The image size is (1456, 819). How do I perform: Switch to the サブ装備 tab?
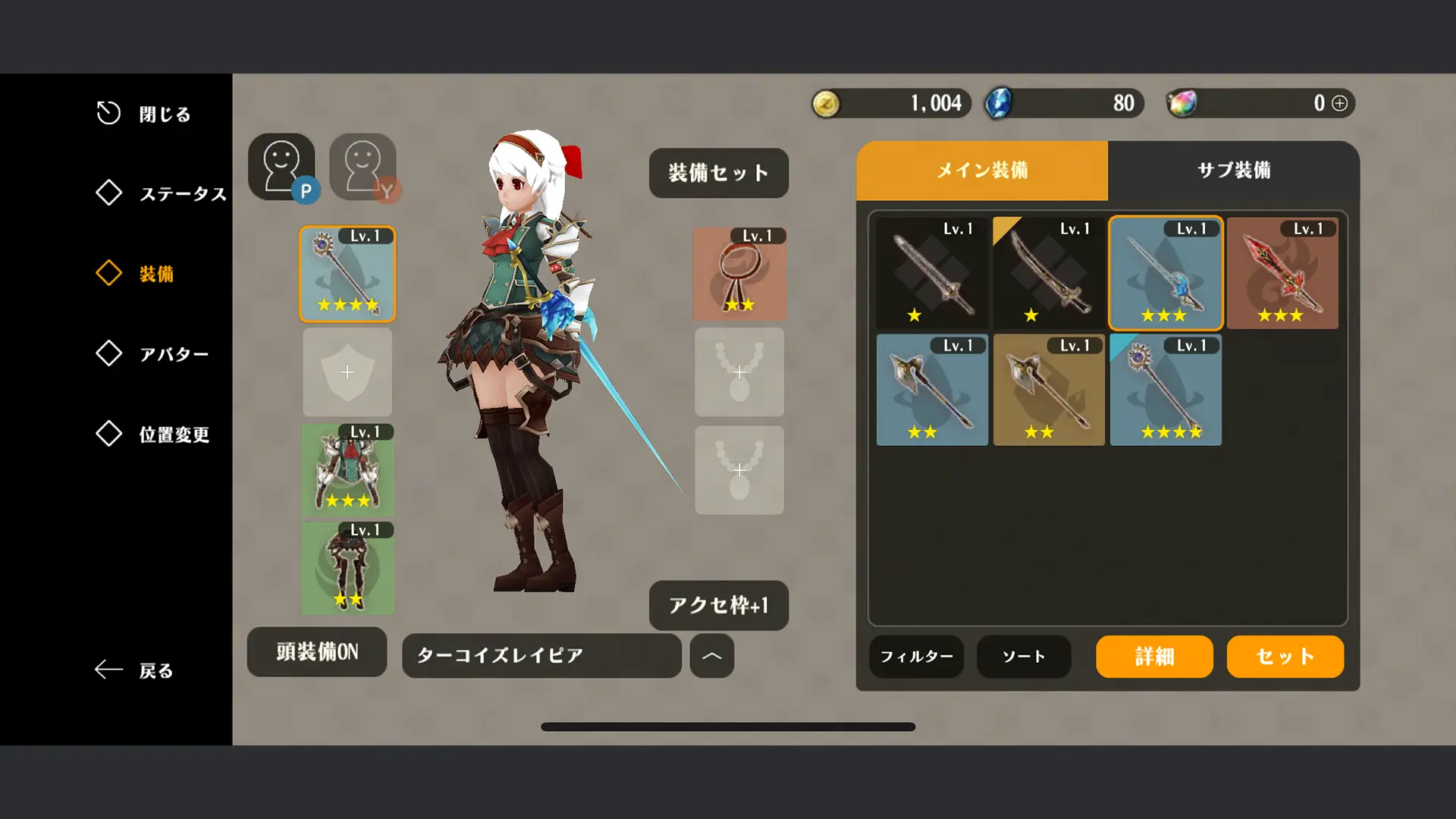pyautogui.click(x=1235, y=171)
